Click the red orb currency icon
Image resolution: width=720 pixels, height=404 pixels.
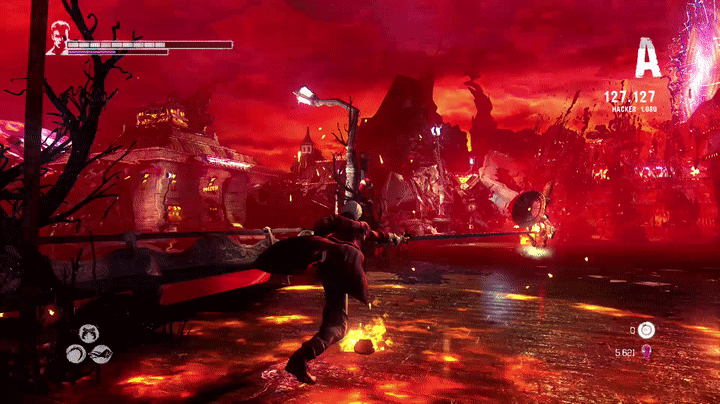click(647, 351)
